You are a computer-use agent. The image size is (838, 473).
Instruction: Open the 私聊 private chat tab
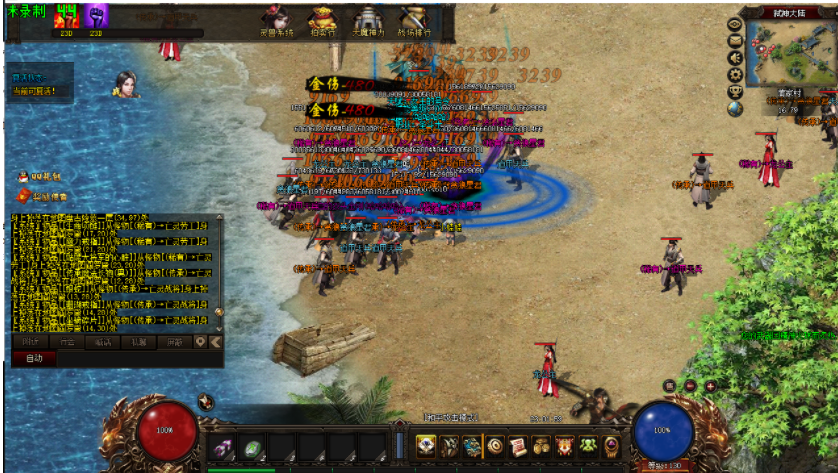coord(138,341)
